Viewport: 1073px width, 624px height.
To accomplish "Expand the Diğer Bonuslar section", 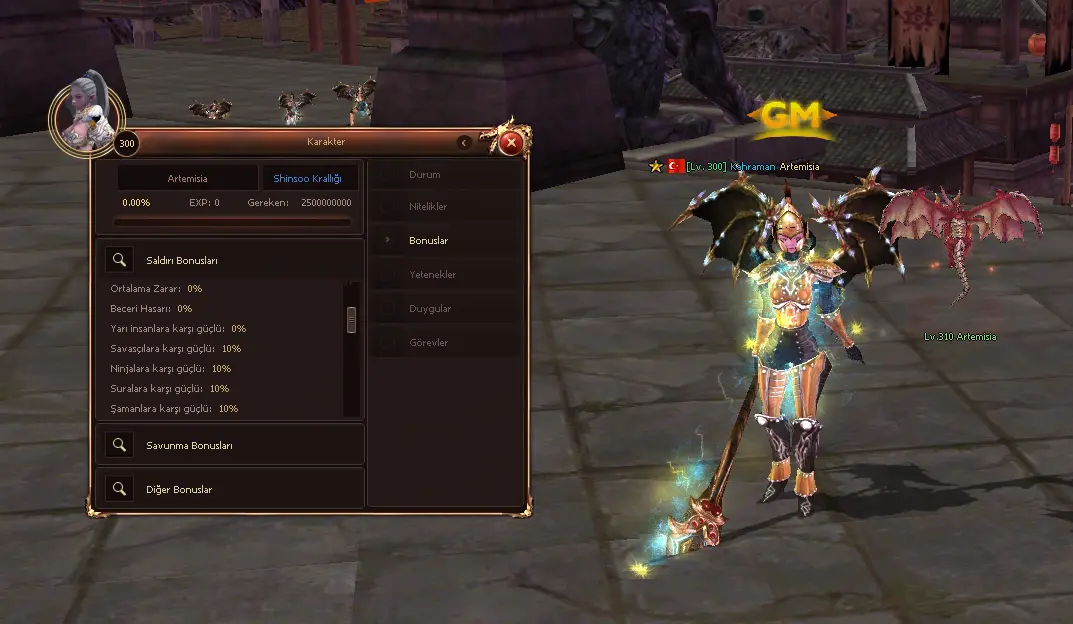I will pyautogui.click(x=120, y=489).
